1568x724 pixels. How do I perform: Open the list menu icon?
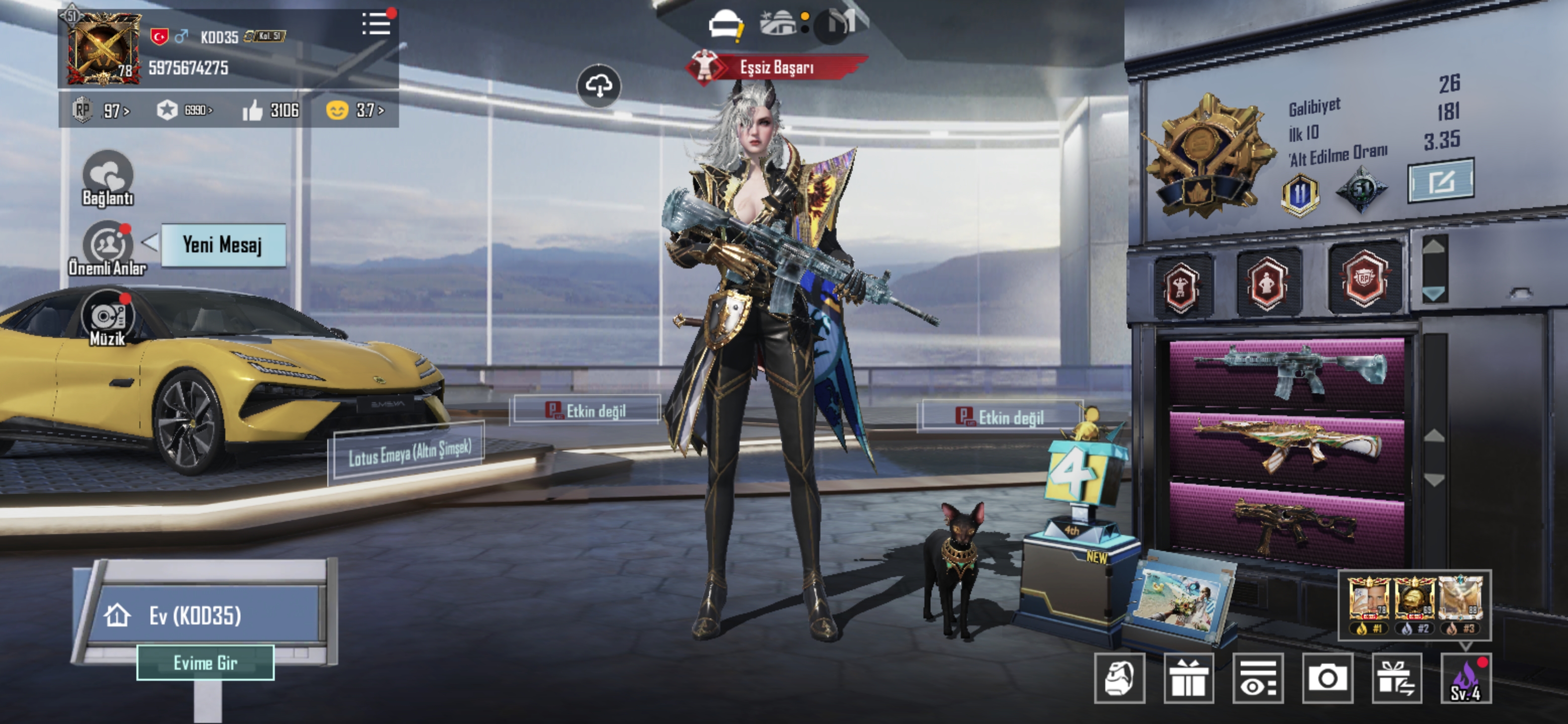[x=375, y=24]
